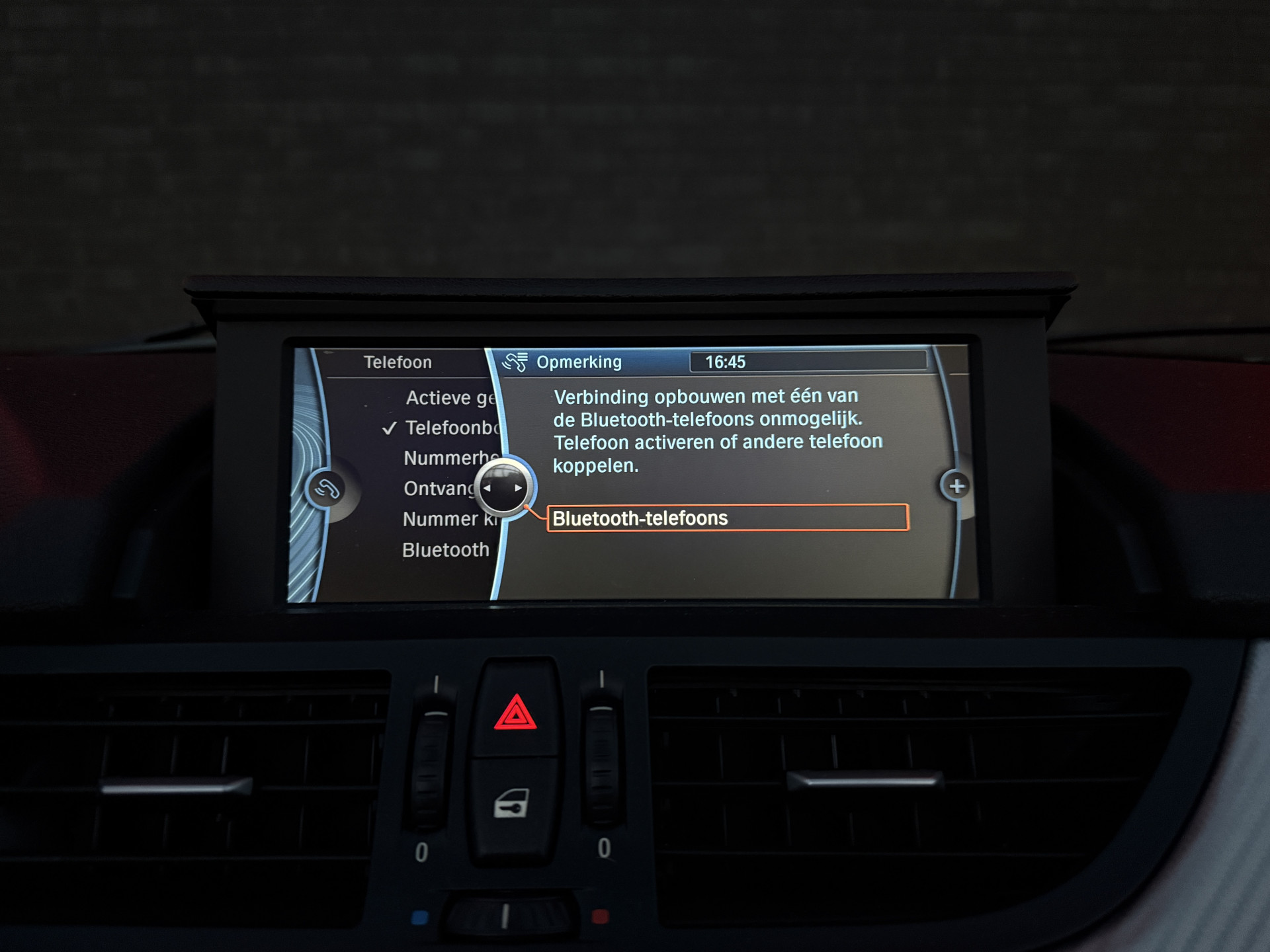Select the Bluetooth entry in Telefoon menu
The height and width of the screenshot is (952, 1270).
(x=445, y=550)
